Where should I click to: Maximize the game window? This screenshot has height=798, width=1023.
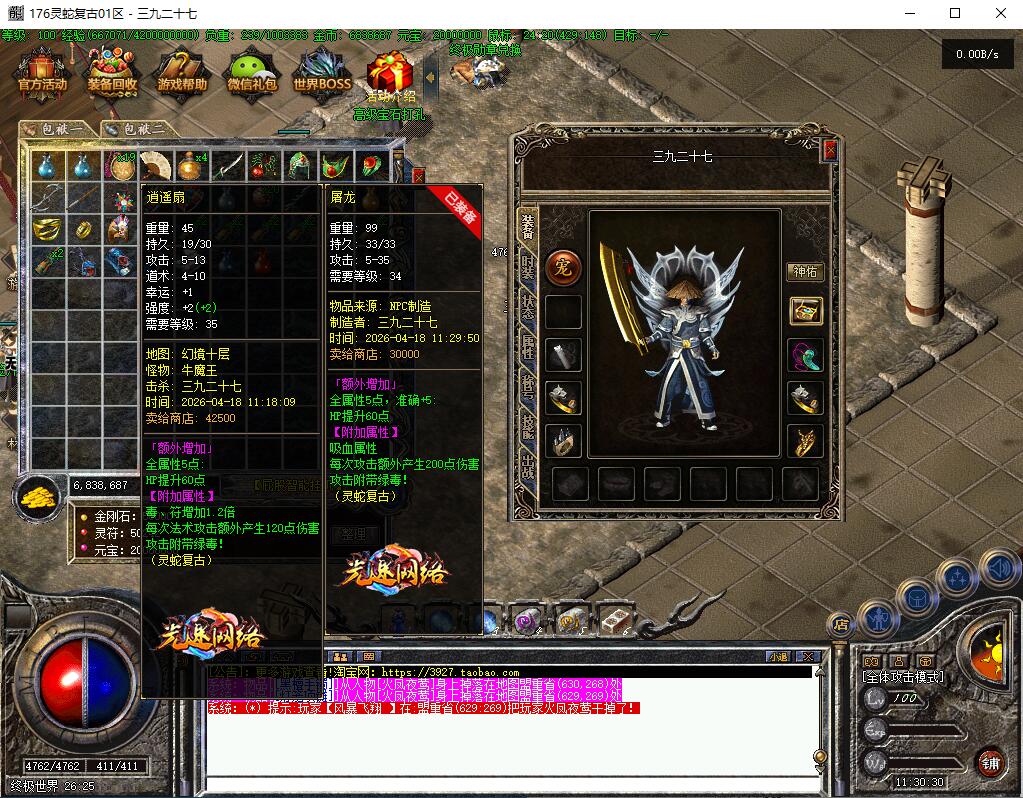pyautogui.click(x=955, y=13)
